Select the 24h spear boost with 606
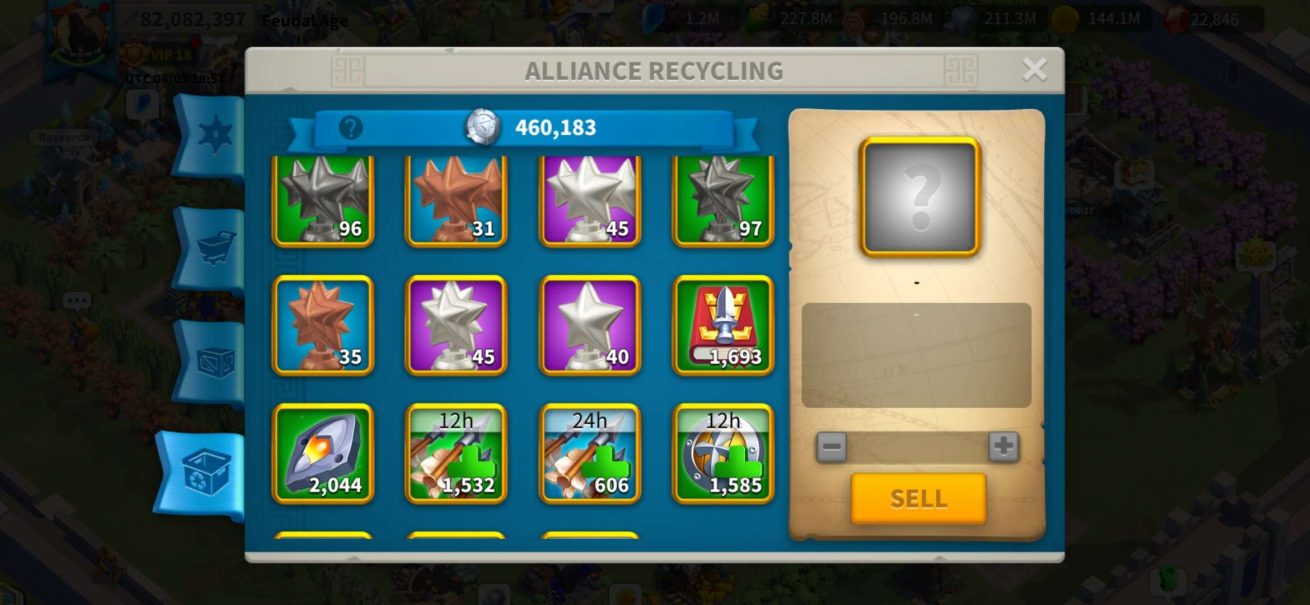 tap(590, 453)
